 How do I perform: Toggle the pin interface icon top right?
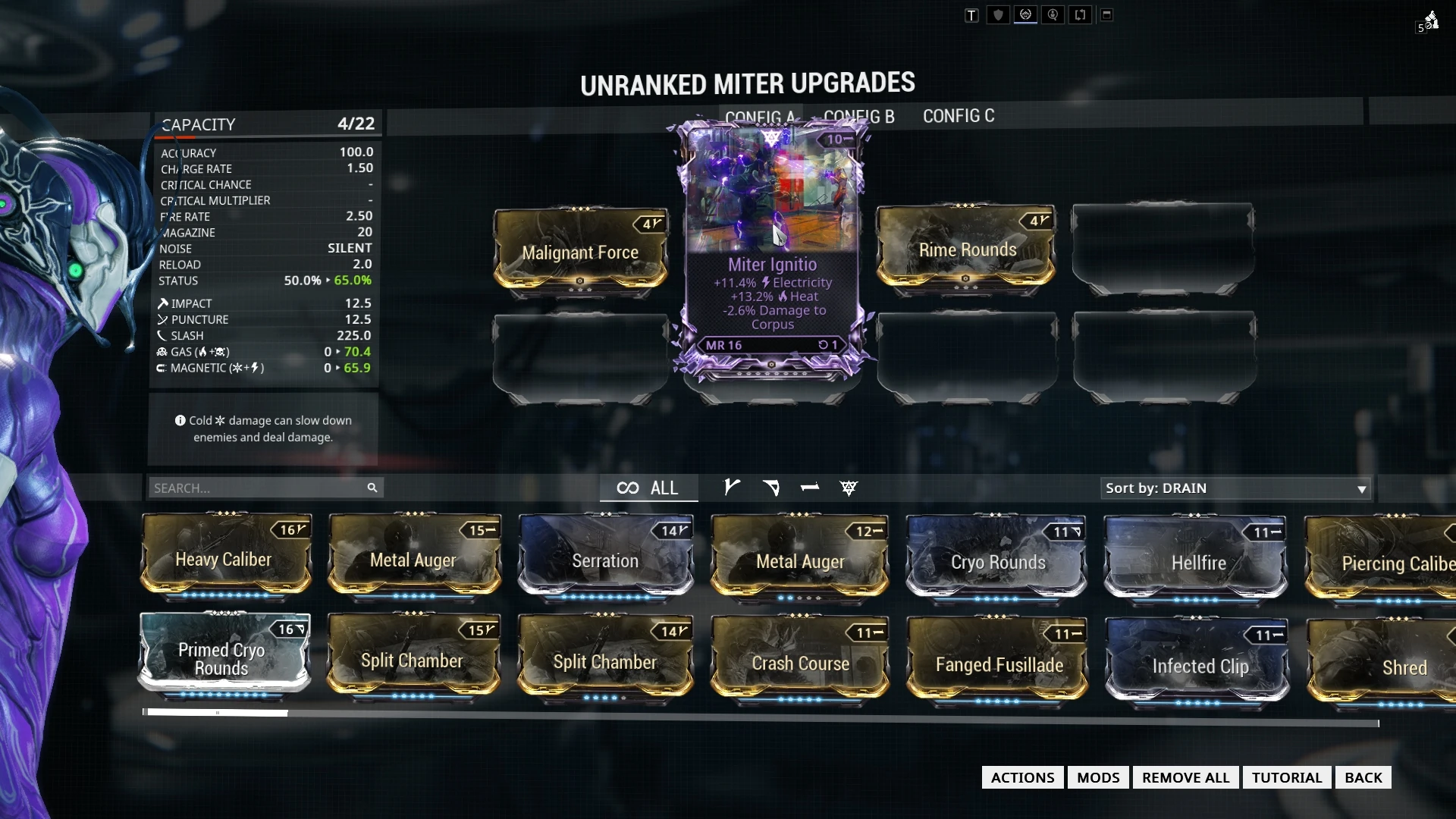pos(1107,14)
